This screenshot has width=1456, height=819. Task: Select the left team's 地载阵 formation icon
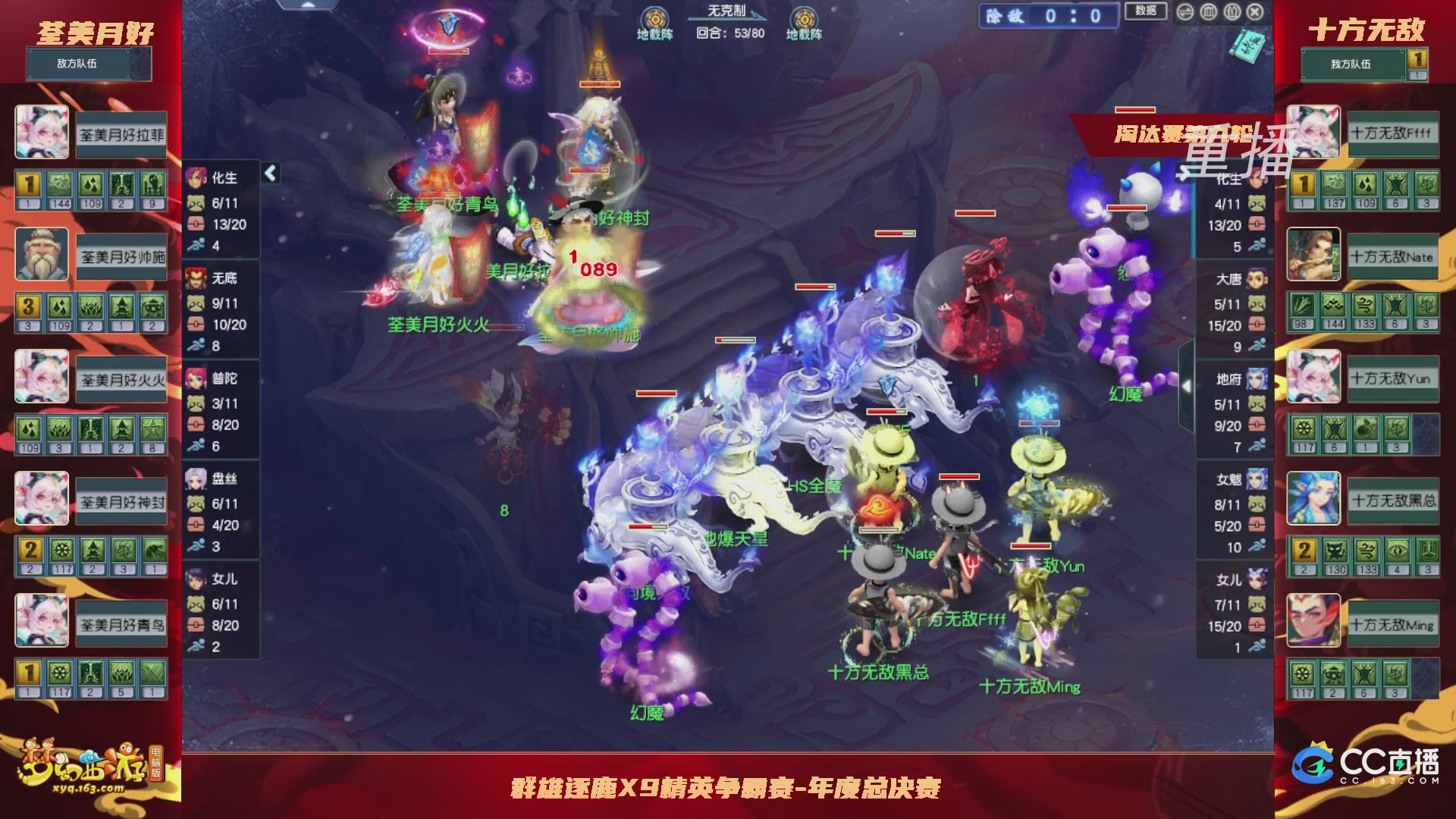click(x=654, y=19)
